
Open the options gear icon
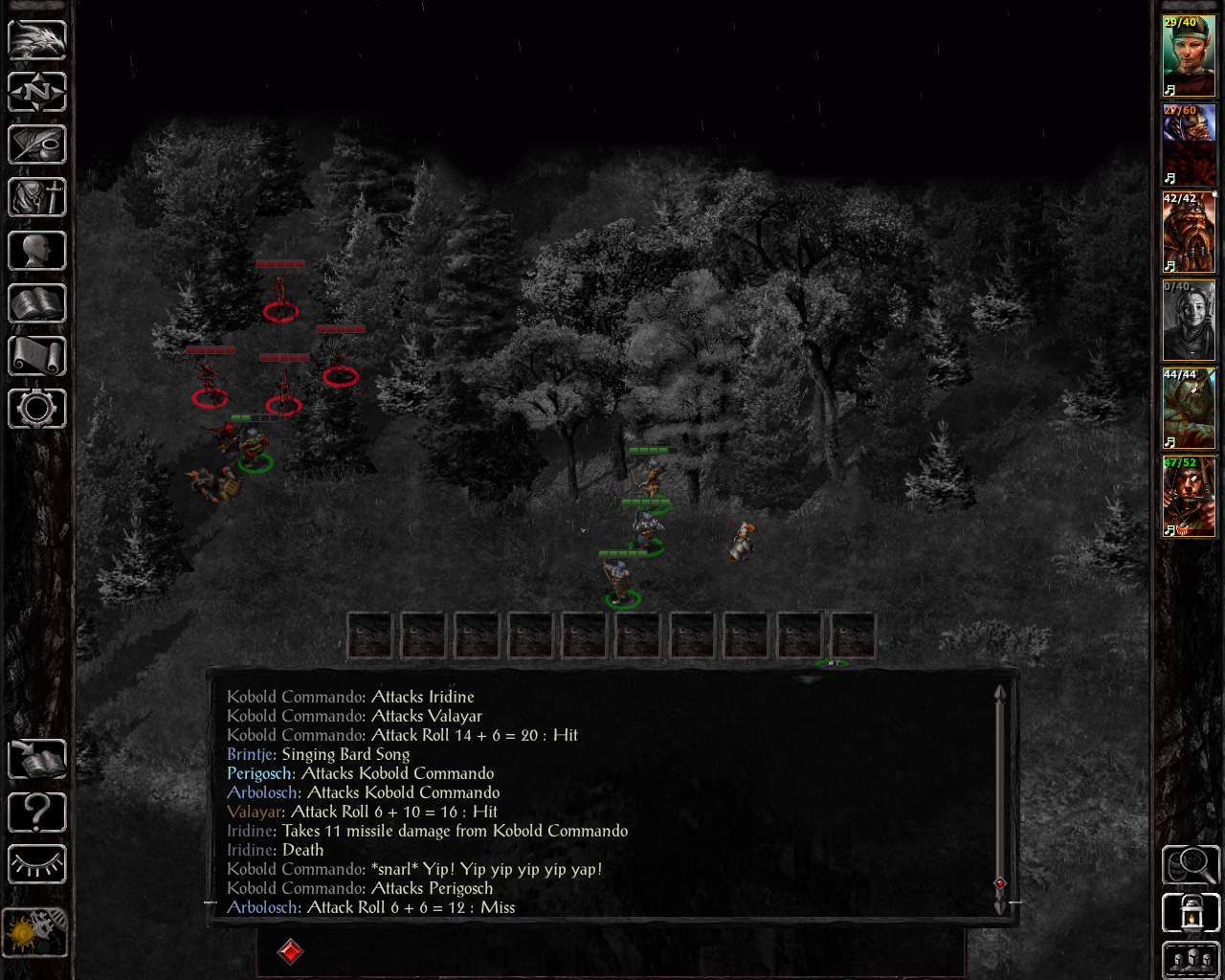point(37,409)
